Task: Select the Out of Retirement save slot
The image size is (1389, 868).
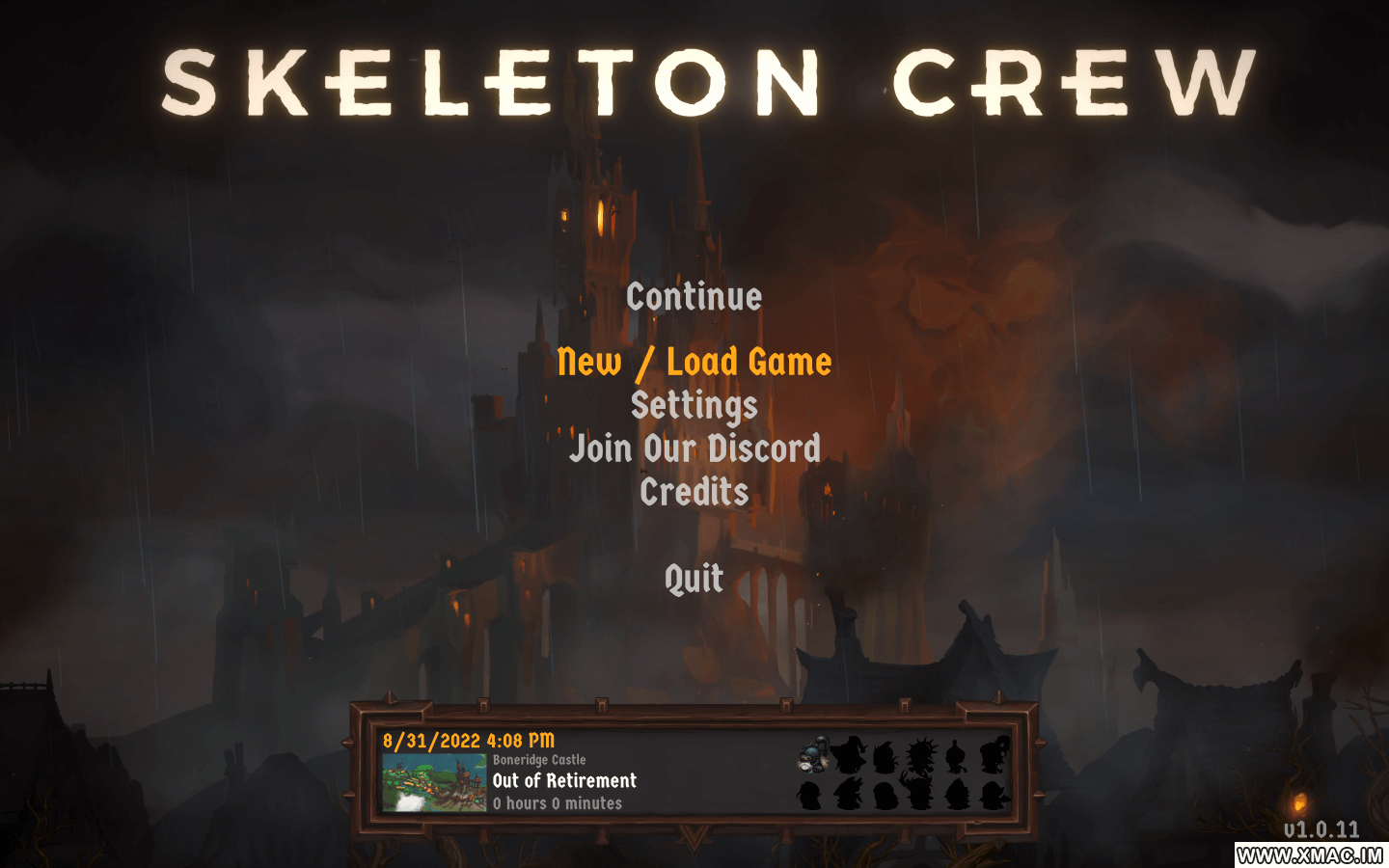Action: pos(562,780)
